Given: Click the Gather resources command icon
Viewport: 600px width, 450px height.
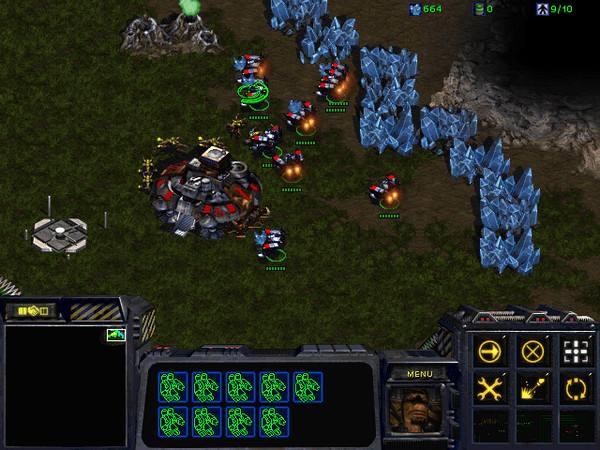Looking at the screenshot, I should click(x=533, y=389).
